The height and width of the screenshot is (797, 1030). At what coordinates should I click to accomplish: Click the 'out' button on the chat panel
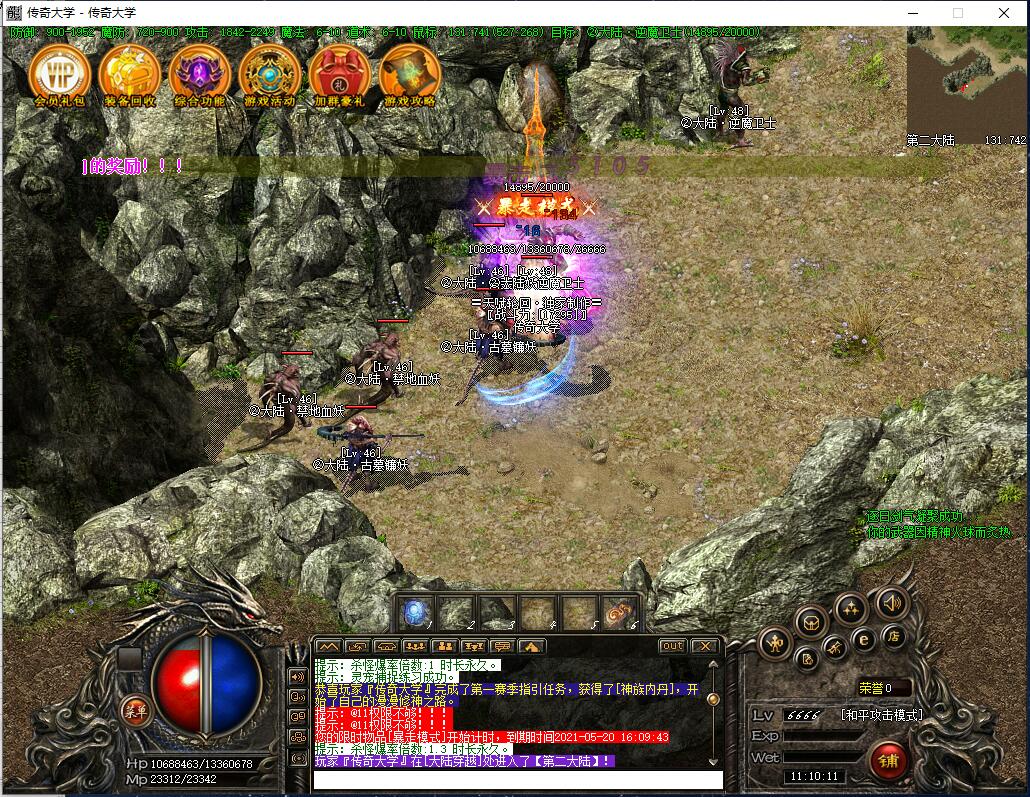(673, 646)
